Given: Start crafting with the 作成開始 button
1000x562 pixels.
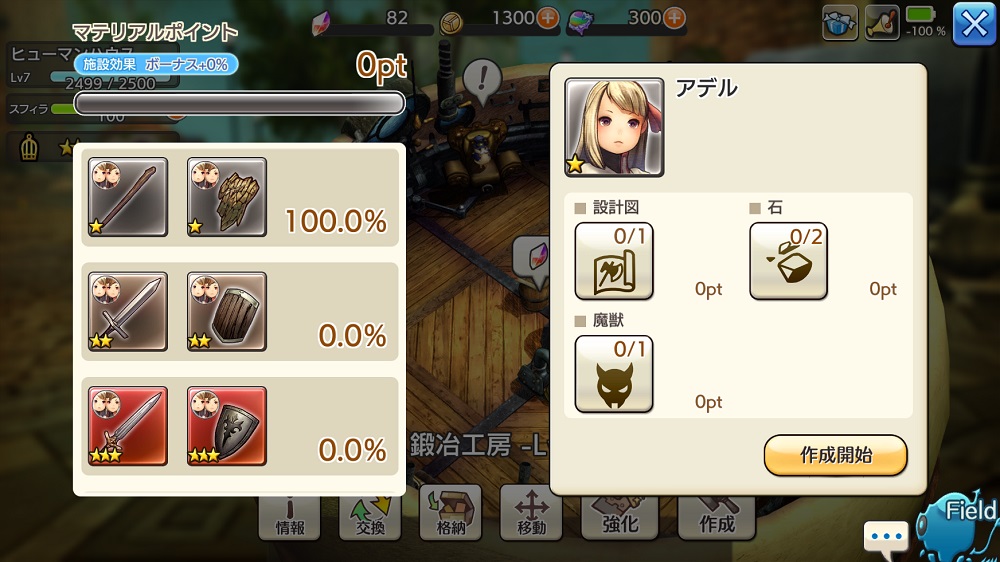Looking at the screenshot, I should click(835, 455).
